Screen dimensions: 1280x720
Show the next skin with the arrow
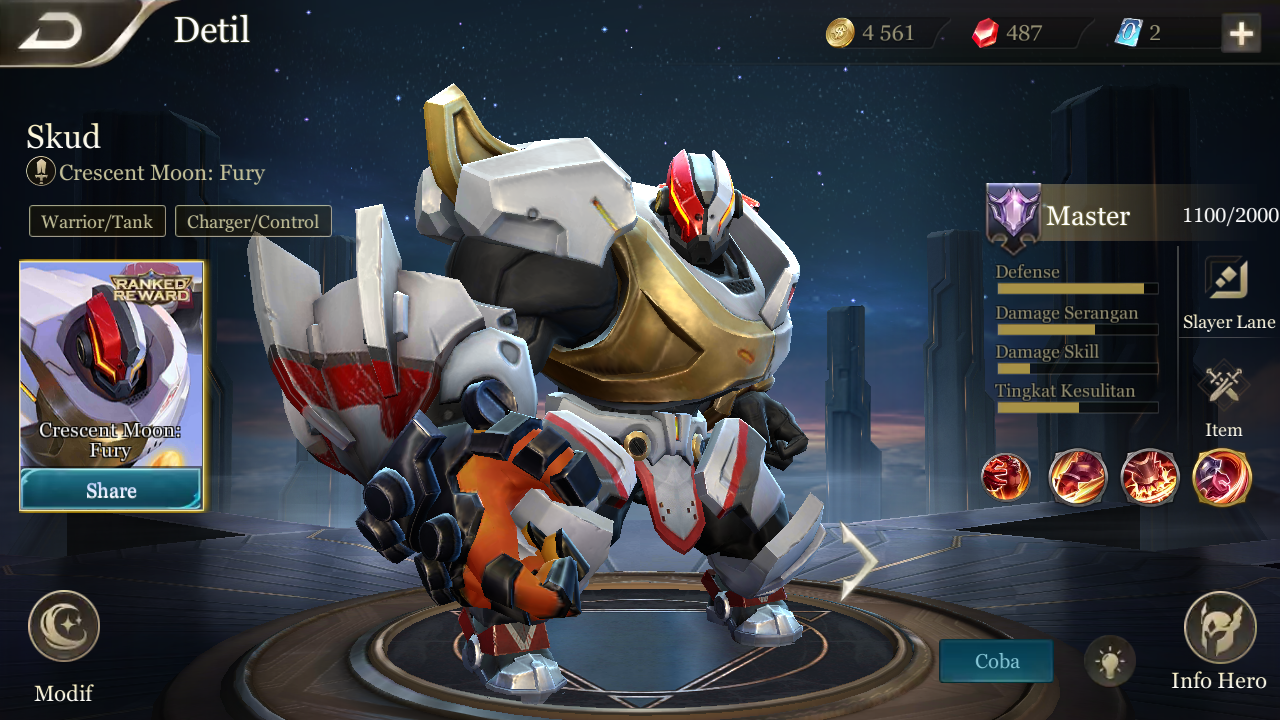(858, 561)
